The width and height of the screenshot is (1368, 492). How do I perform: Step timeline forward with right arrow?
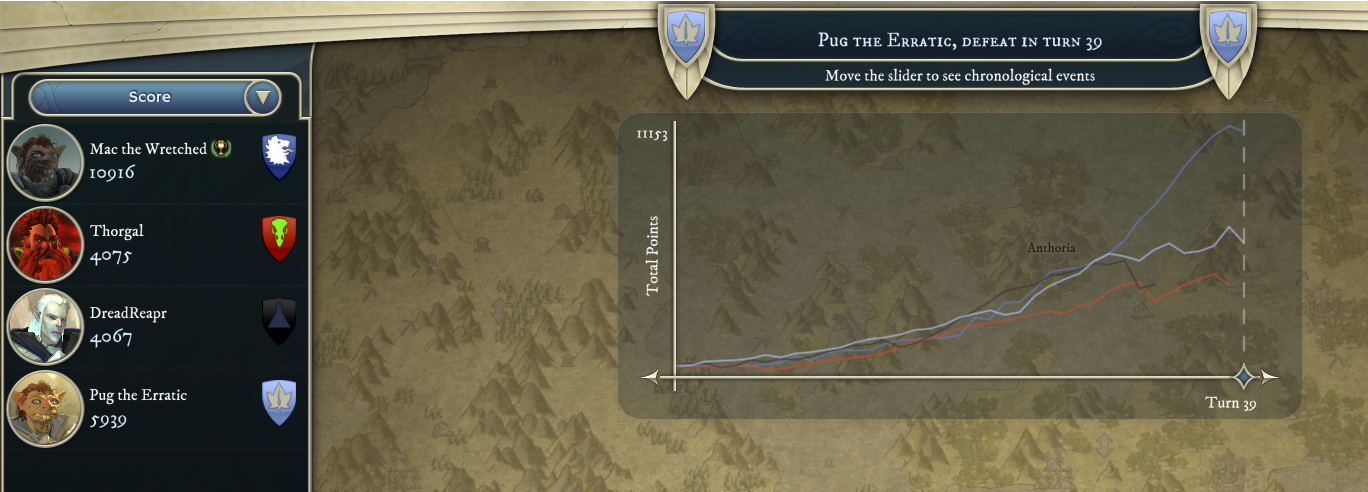coord(1270,377)
